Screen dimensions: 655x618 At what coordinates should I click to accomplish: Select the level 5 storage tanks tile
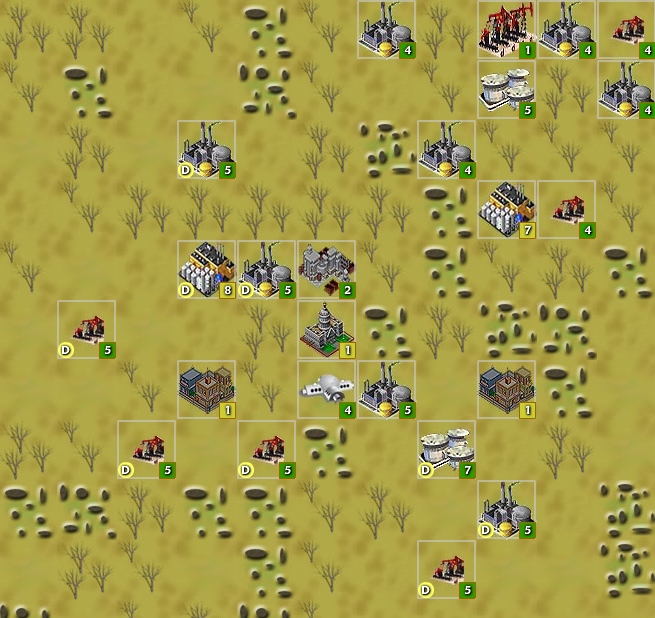[x=506, y=89]
